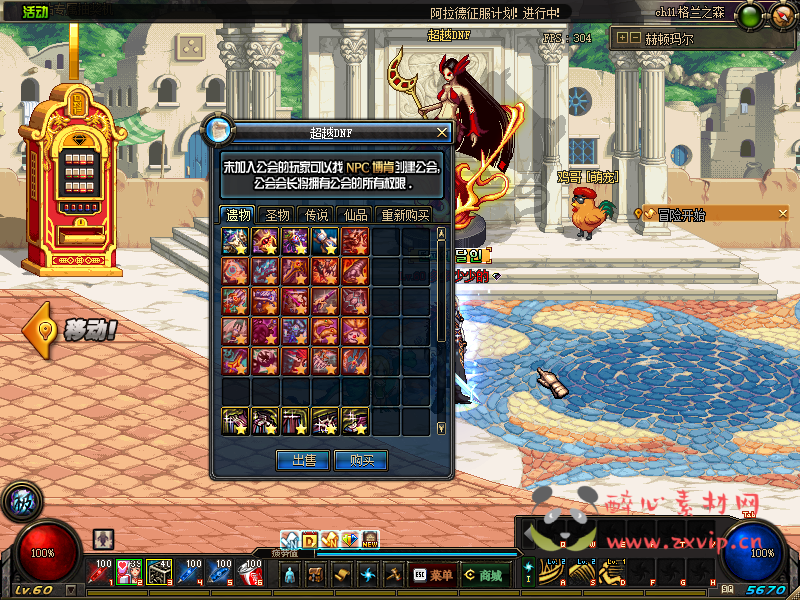Select the 遗物 tab

(x=238, y=215)
